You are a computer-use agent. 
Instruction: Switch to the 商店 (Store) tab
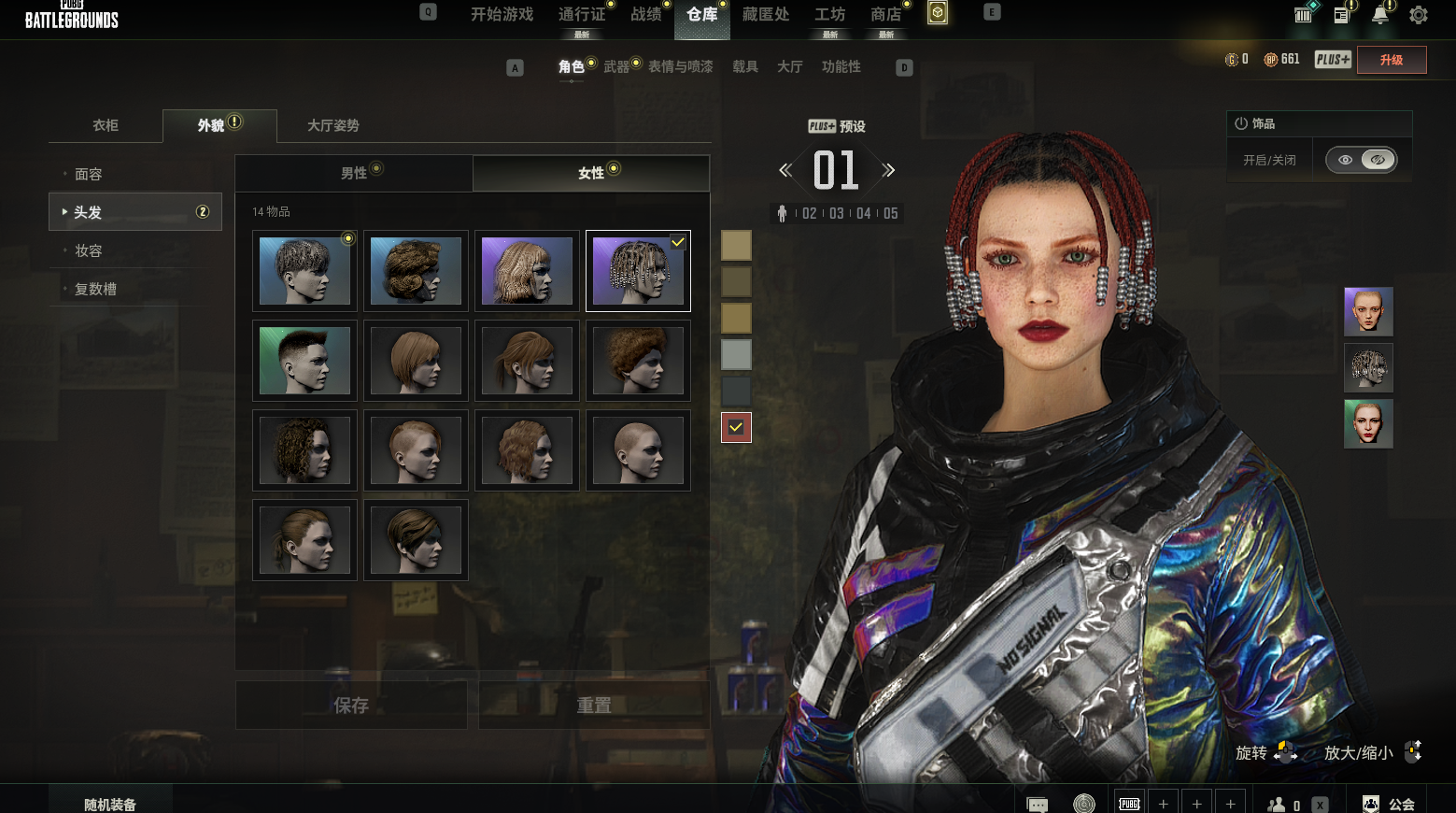tap(885, 15)
